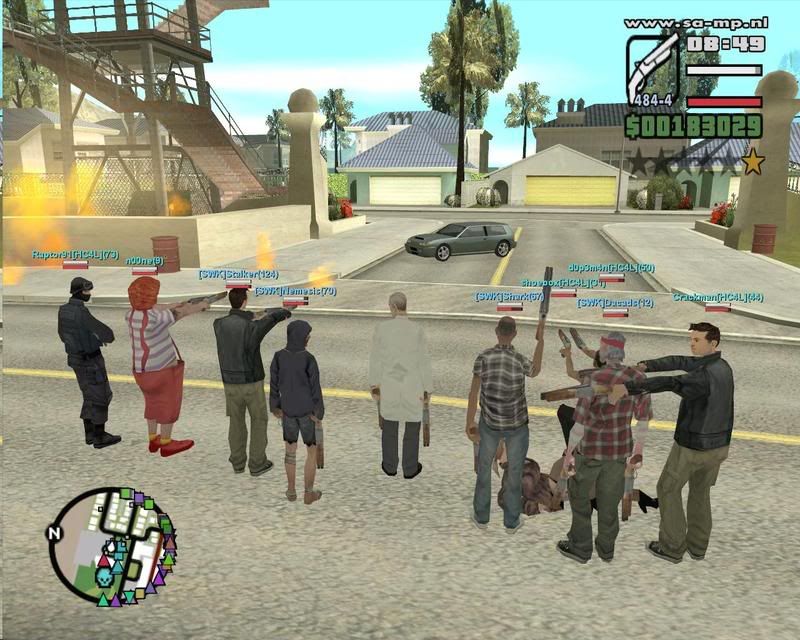Click the north compass marker on the radar
Screen dimensions: 800x640
click(54, 533)
